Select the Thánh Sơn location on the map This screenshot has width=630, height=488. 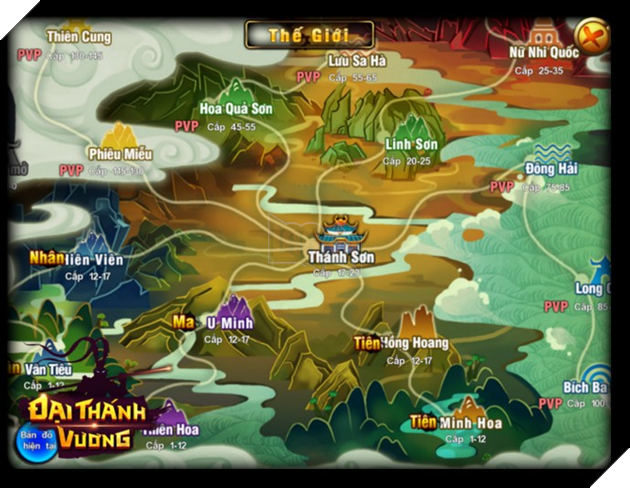pyautogui.click(x=341, y=238)
